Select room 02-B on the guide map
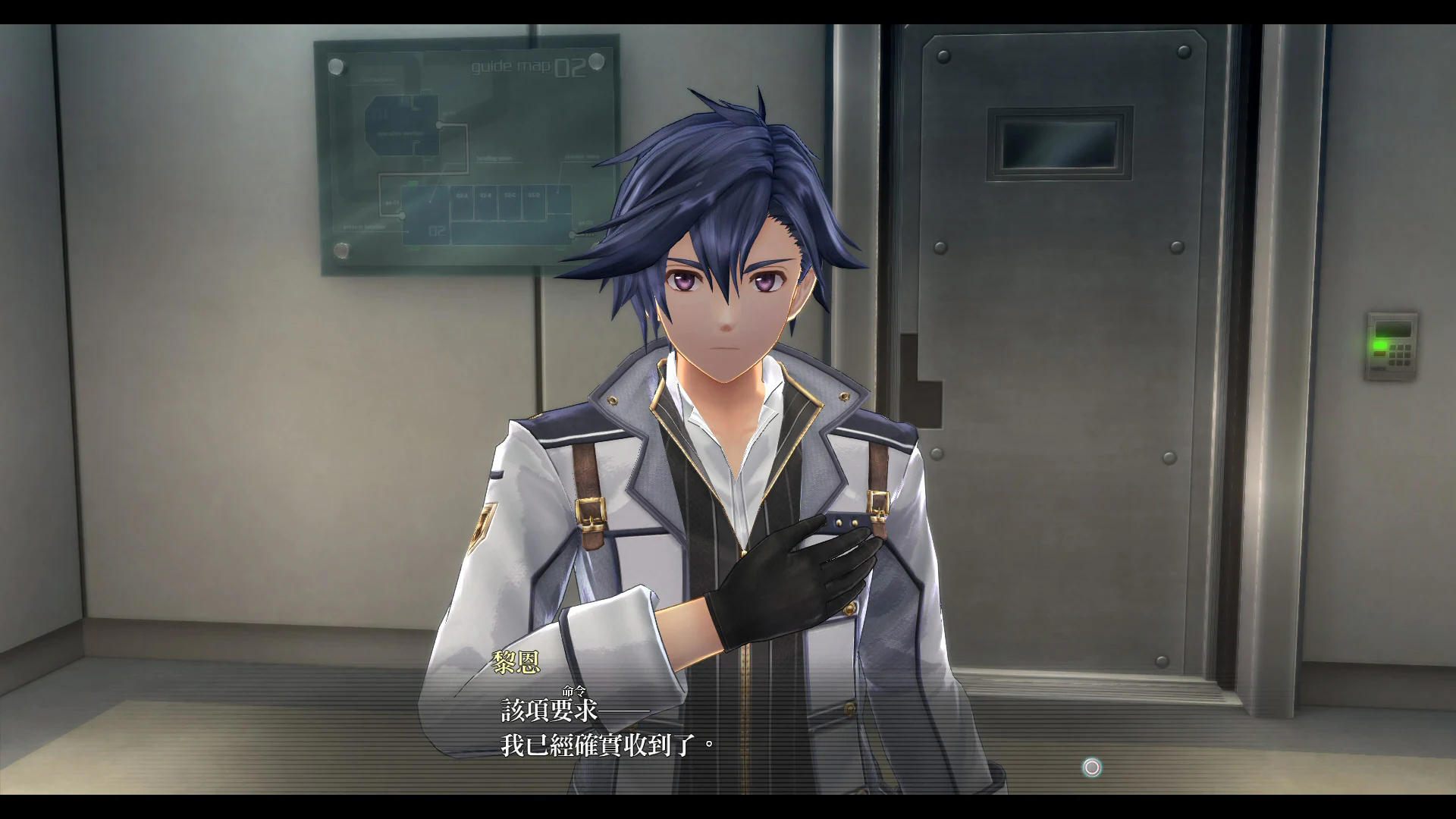This screenshot has height=819, width=1456. [x=485, y=196]
